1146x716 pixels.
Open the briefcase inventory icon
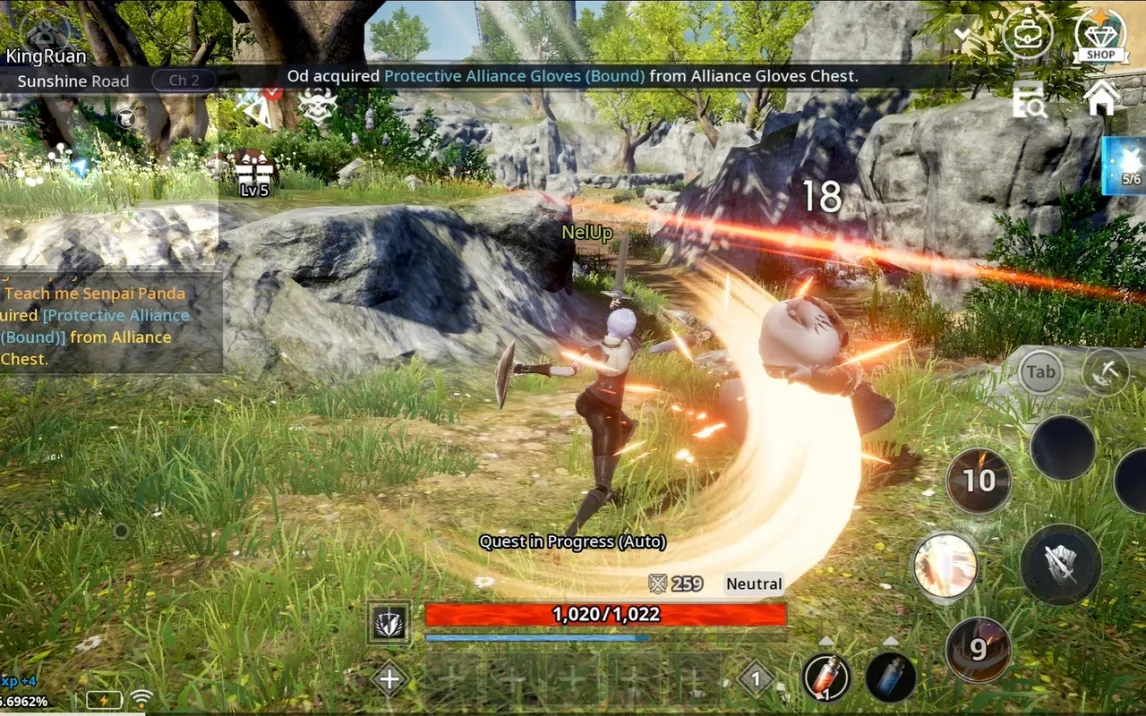coord(1027,36)
